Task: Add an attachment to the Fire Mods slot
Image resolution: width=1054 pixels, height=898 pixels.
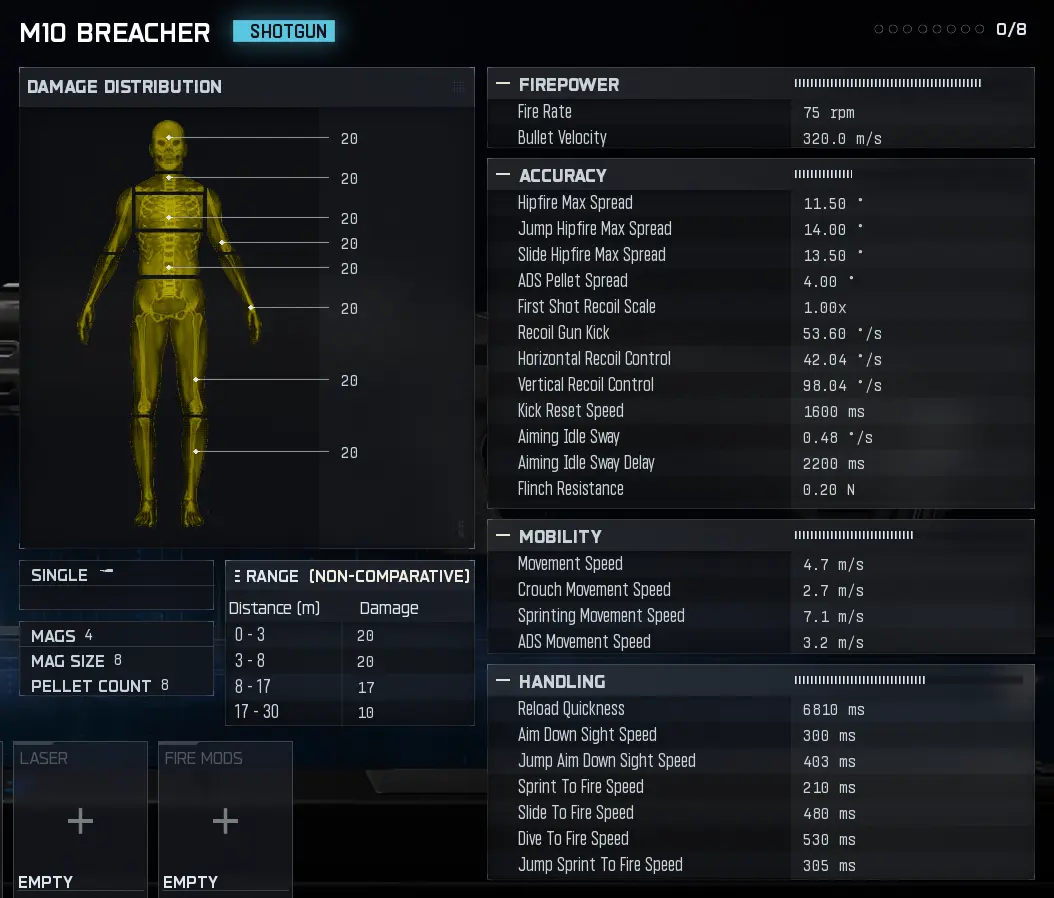Action: (225, 821)
